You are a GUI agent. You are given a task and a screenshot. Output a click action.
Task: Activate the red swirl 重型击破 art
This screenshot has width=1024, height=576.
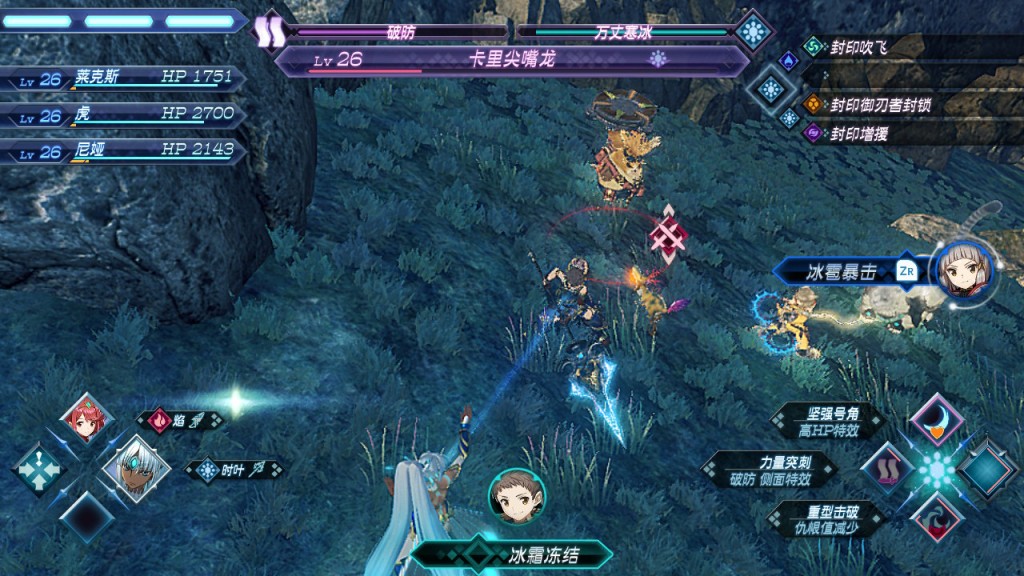pyautogui.click(x=937, y=516)
